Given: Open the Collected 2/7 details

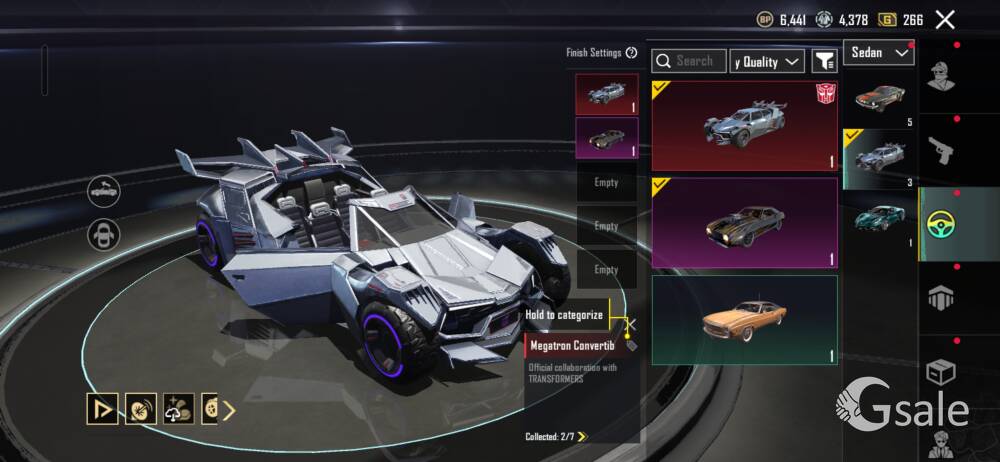Looking at the screenshot, I should [557, 436].
